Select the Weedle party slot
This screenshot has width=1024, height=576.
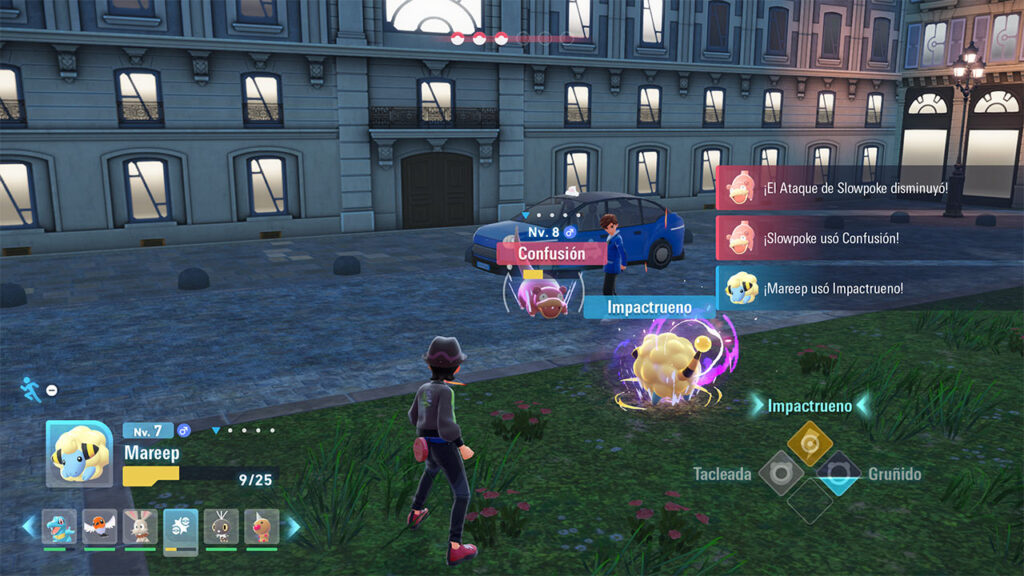coord(262,526)
